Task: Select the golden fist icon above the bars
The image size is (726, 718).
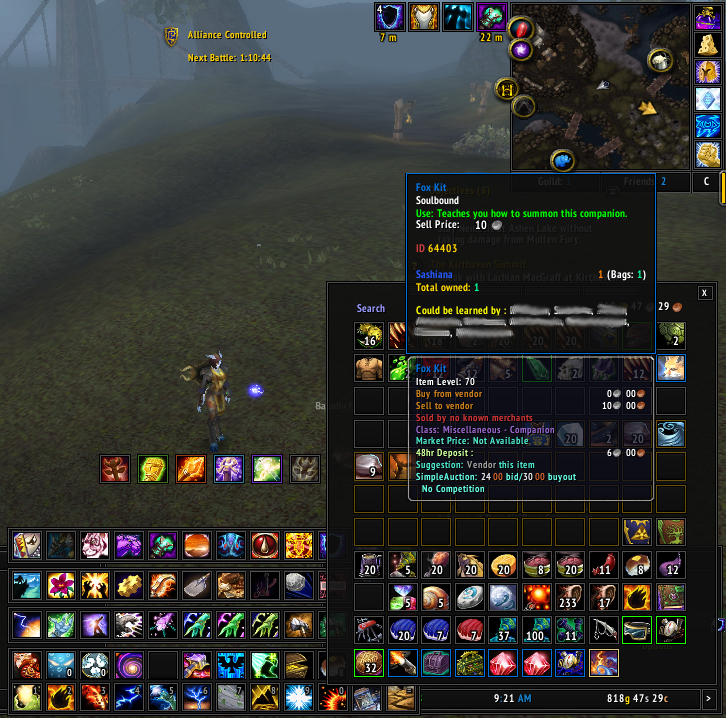Action: [150, 468]
